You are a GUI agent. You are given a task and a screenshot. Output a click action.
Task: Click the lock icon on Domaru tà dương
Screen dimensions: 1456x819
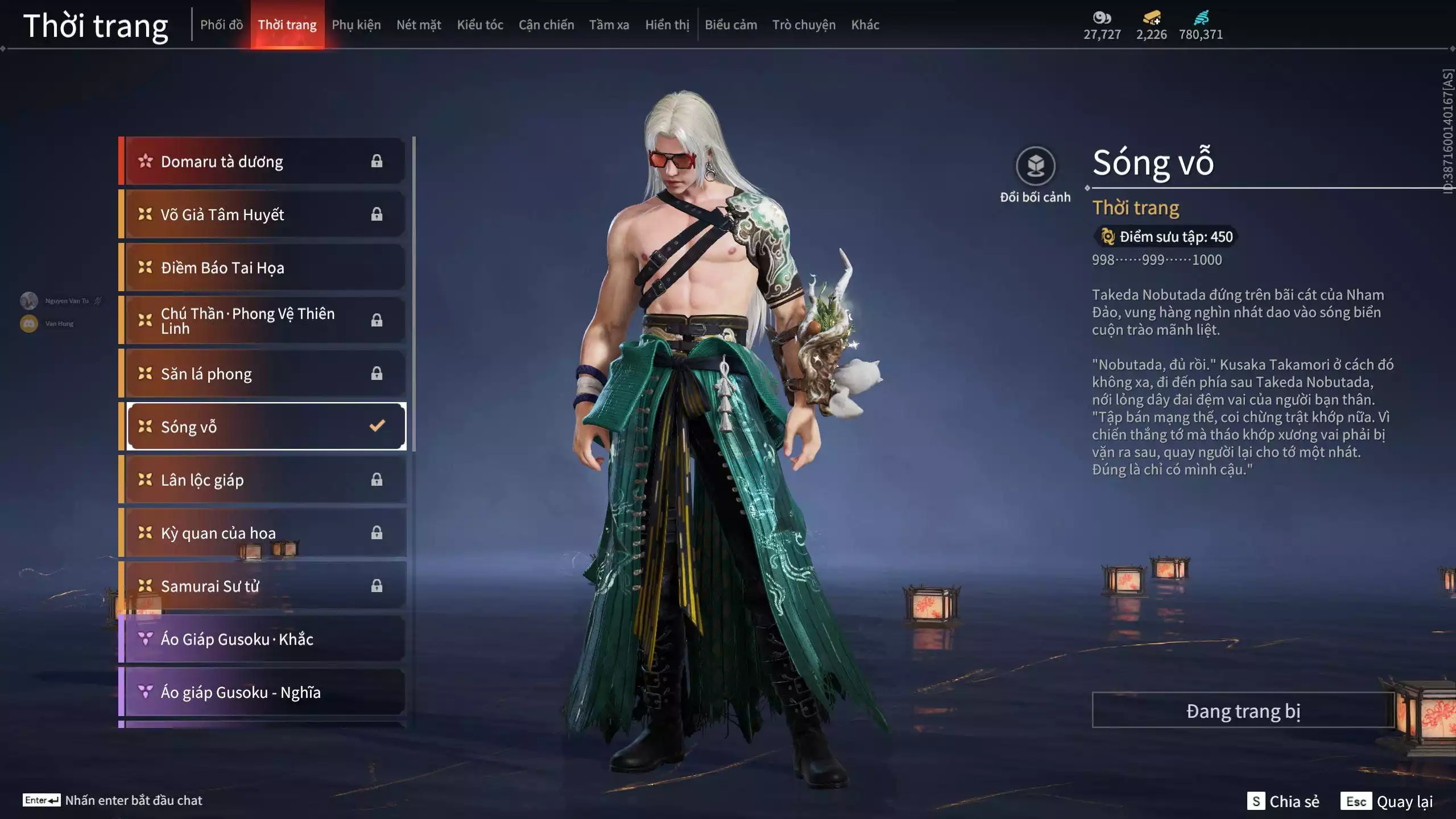[377, 161]
